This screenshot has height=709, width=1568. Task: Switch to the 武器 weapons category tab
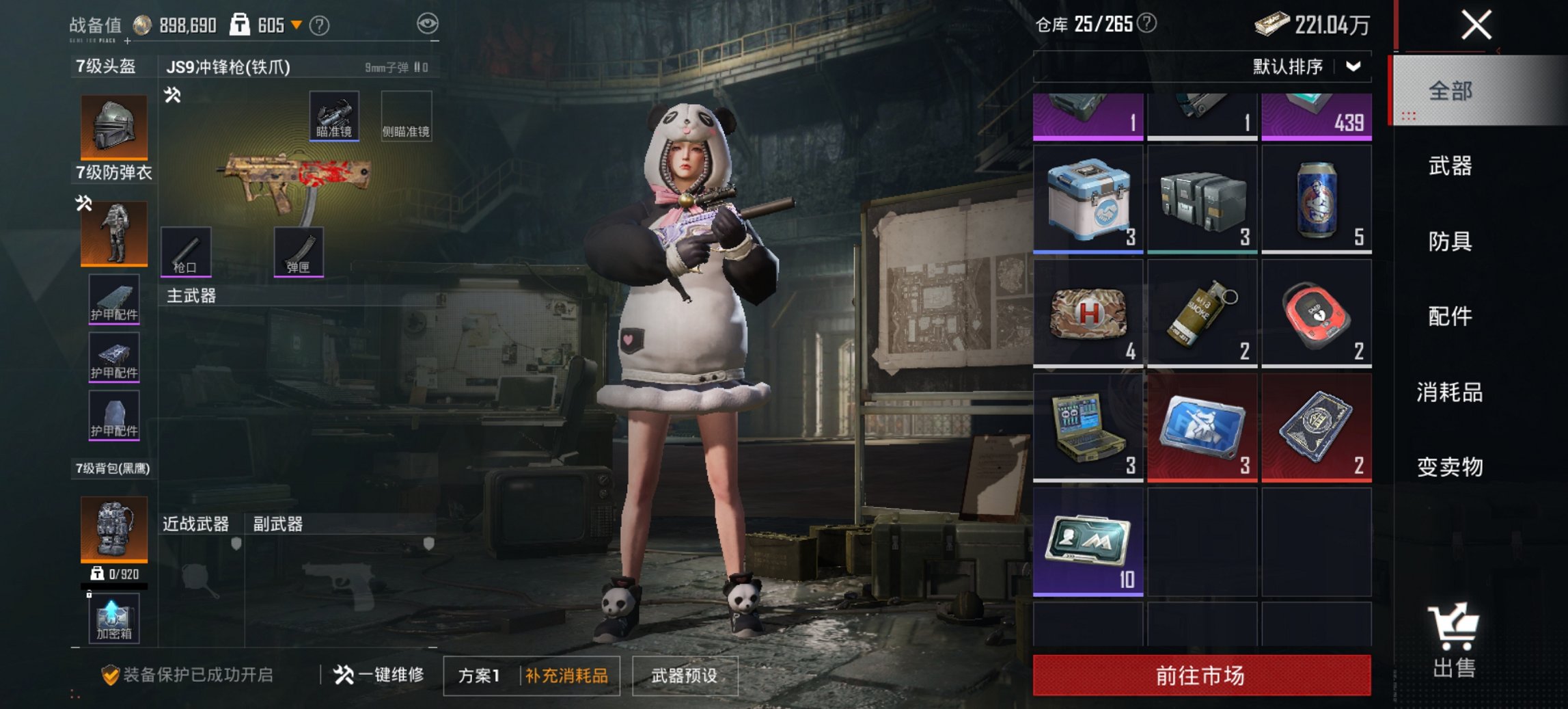coord(1449,166)
